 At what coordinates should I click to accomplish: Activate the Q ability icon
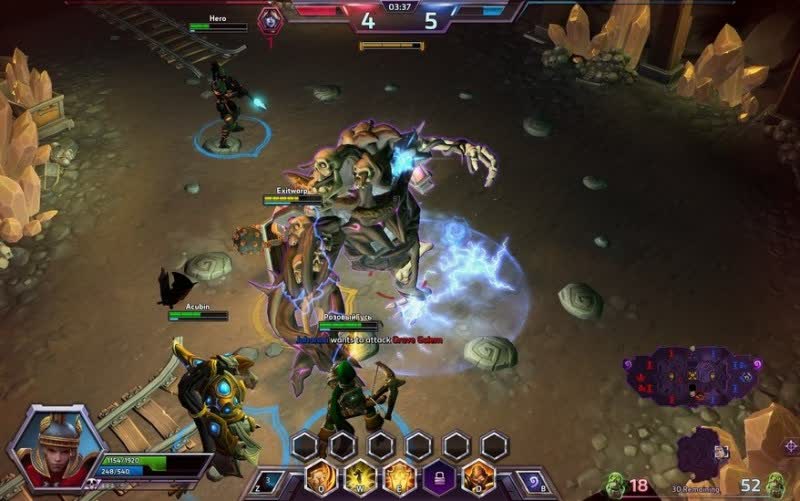coord(320,477)
